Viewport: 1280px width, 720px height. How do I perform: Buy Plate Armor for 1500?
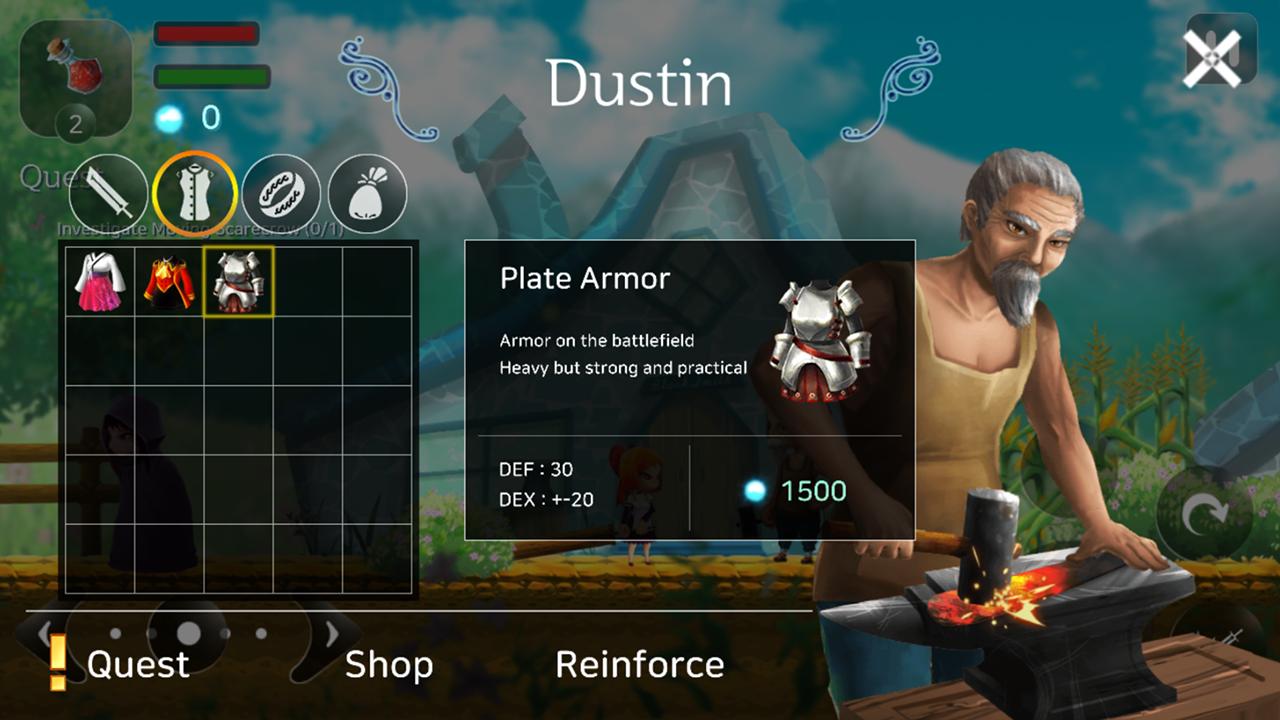[797, 491]
